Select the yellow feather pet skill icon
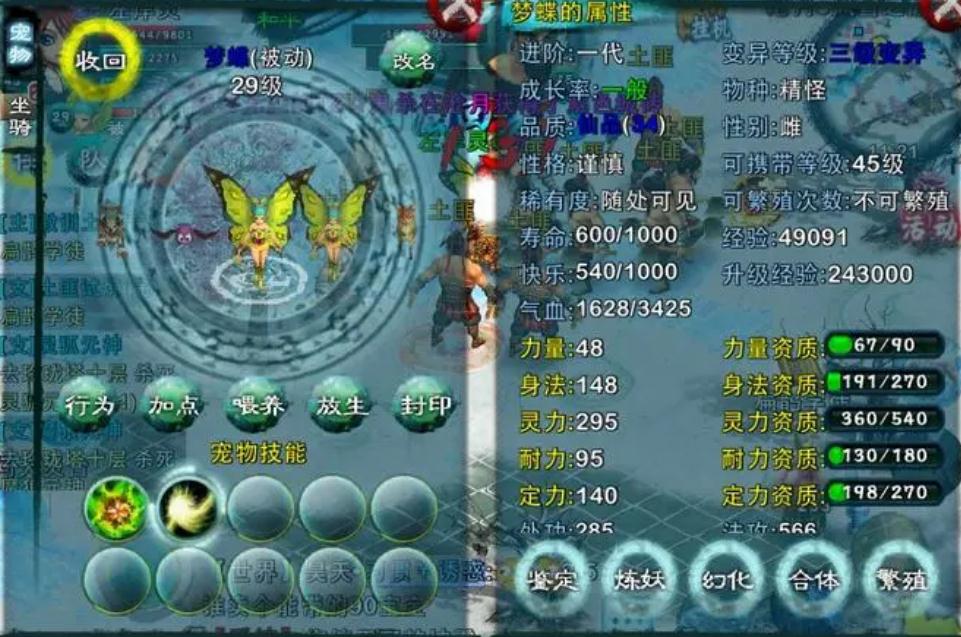The image size is (961, 637). pyautogui.click(x=188, y=508)
